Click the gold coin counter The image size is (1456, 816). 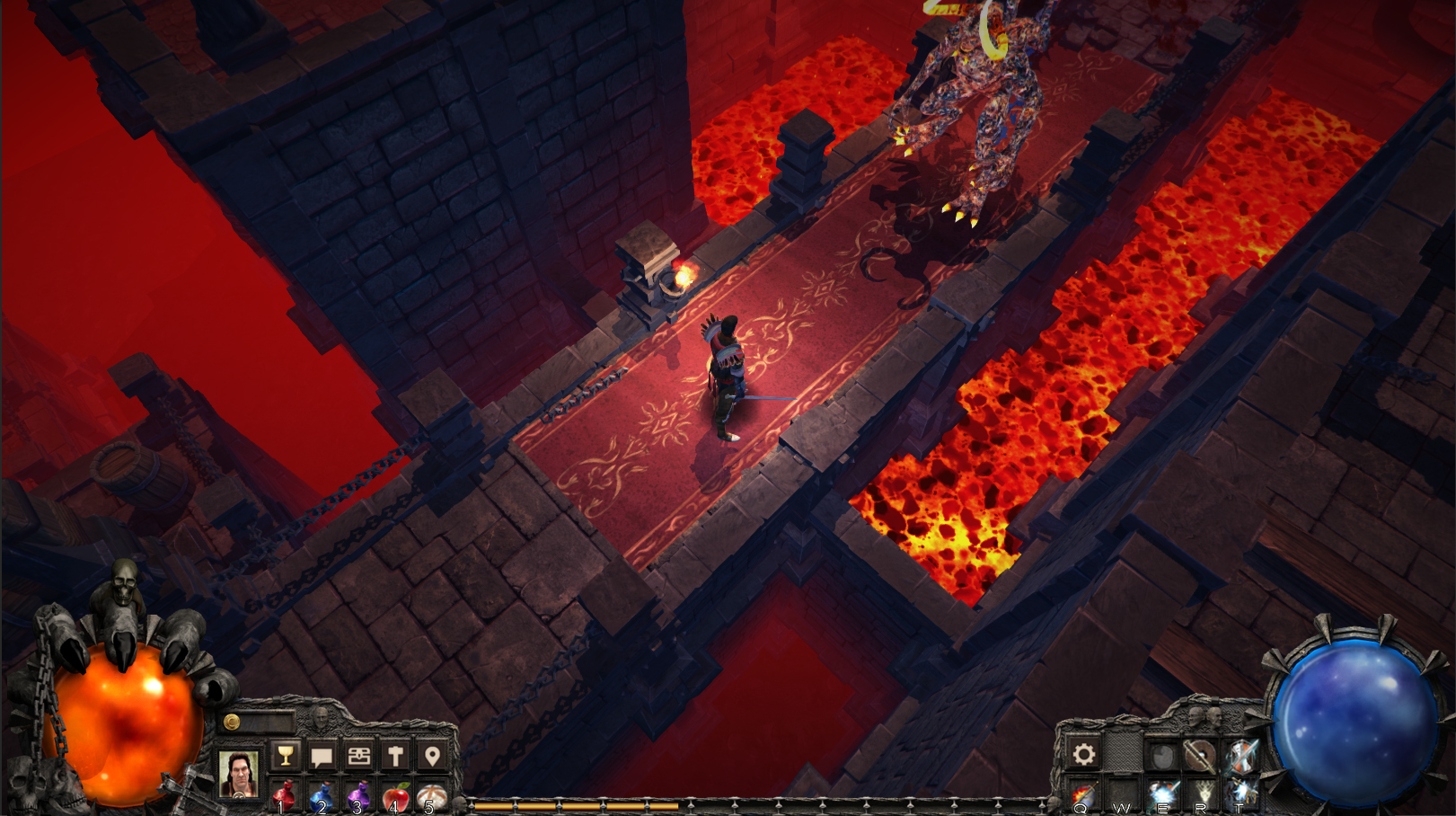click(232, 722)
